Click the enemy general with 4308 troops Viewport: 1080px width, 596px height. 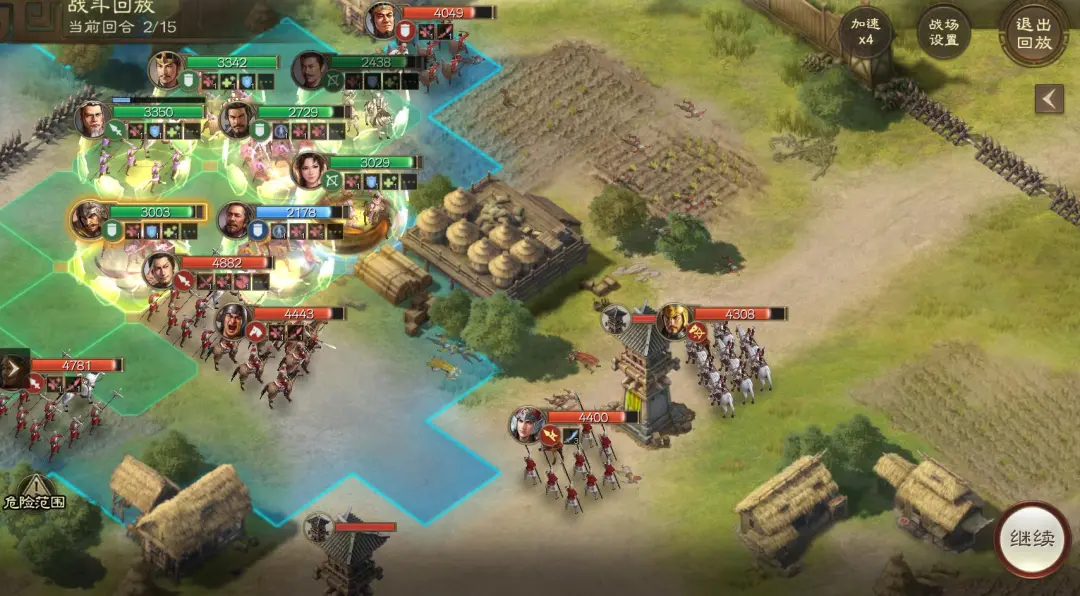pyautogui.click(x=675, y=320)
